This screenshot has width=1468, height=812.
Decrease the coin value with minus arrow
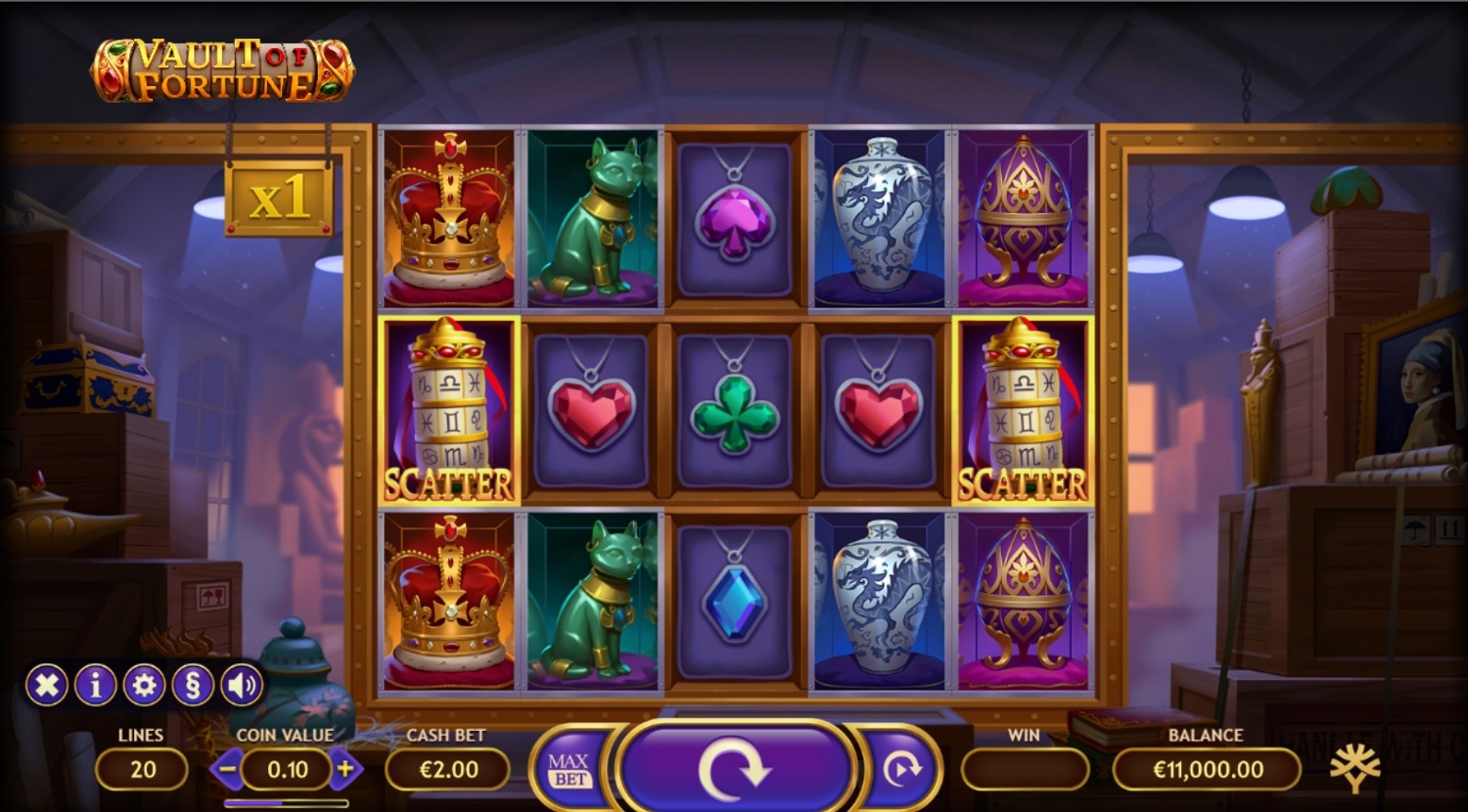226,770
